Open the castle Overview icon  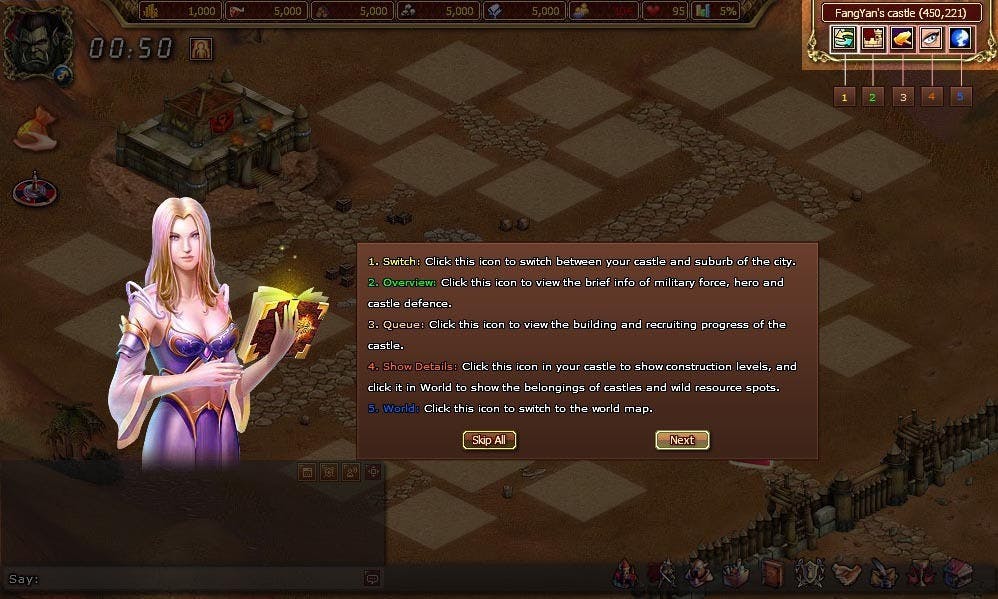(873, 39)
